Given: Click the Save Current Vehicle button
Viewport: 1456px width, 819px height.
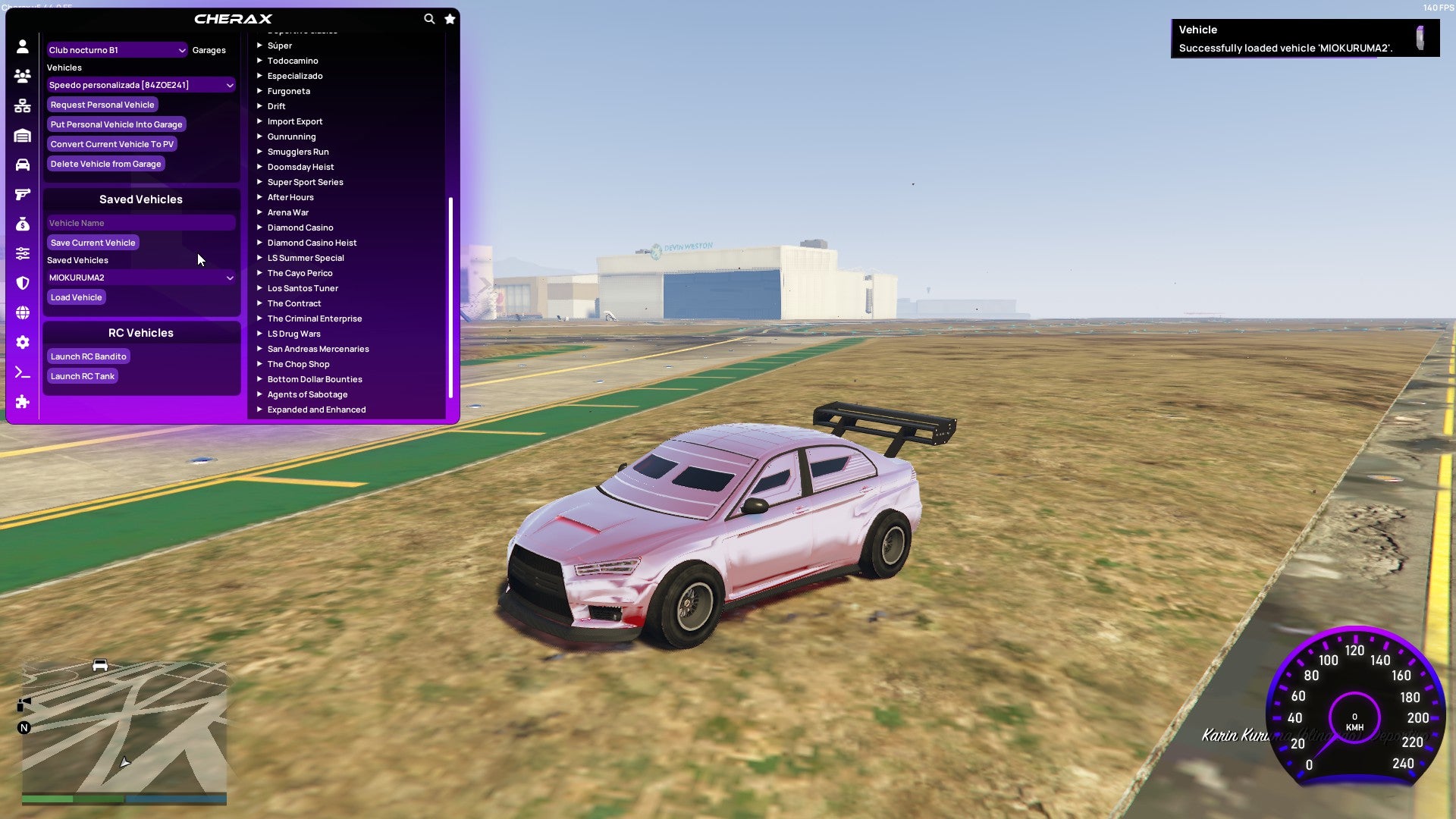Looking at the screenshot, I should coord(93,242).
